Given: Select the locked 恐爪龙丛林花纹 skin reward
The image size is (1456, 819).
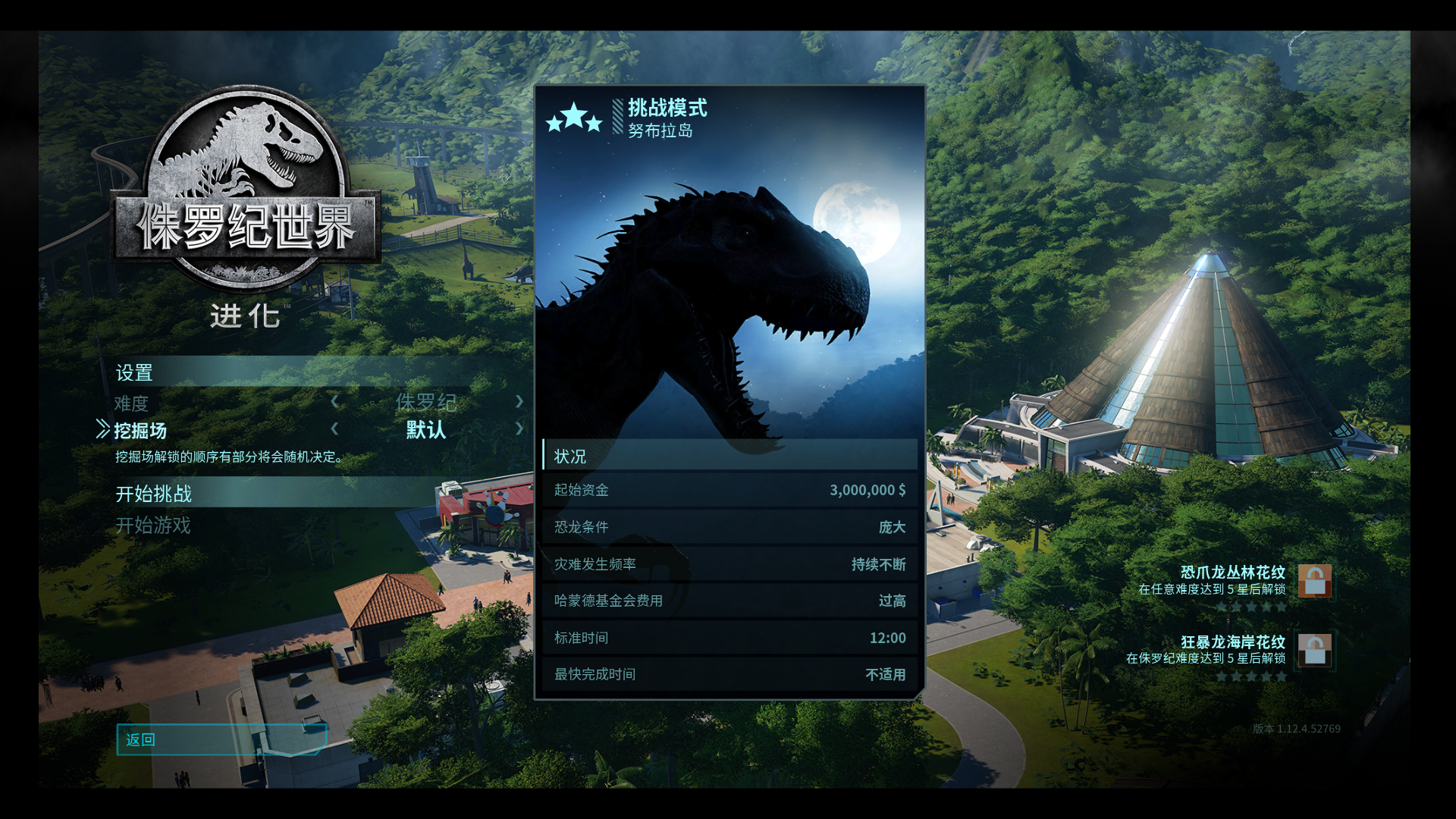Looking at the screenshot, I should (1314, 581).
